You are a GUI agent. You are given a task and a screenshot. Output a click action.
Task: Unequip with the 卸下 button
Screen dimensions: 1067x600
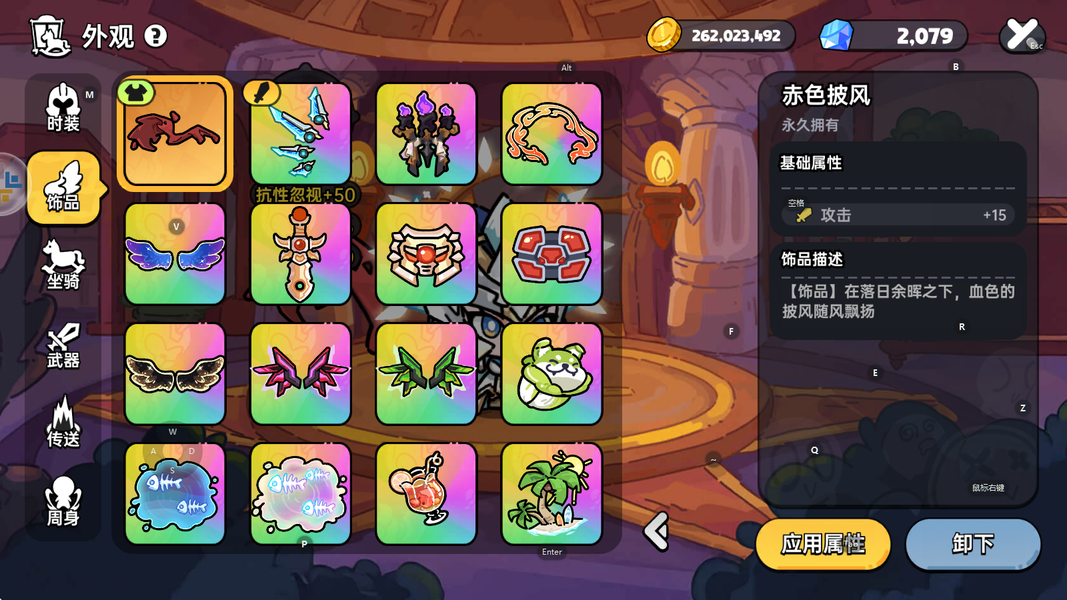(972, 544)
